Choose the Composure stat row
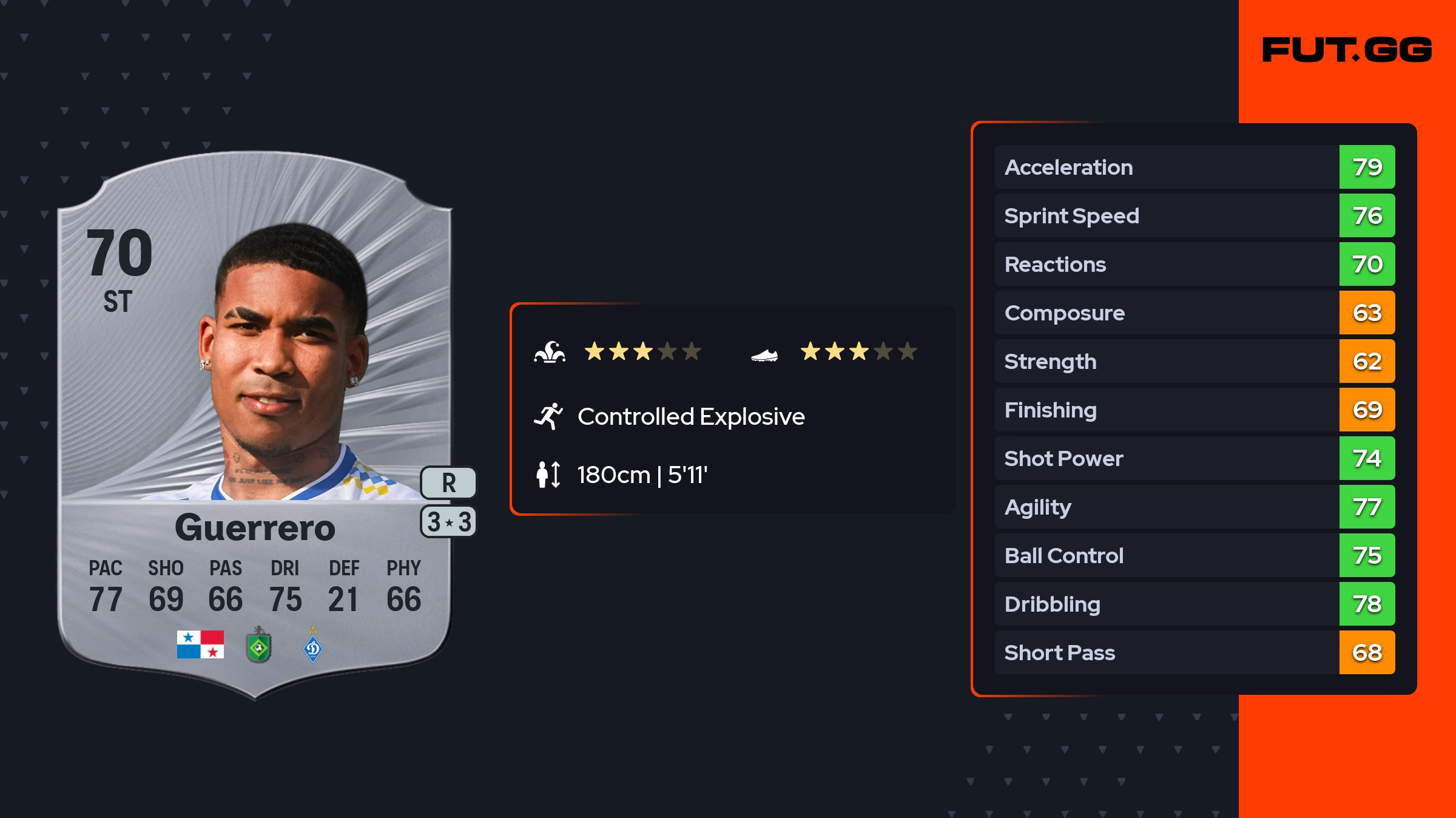The width and height of the screenshot is (1456, 818). pos(1194,313)
